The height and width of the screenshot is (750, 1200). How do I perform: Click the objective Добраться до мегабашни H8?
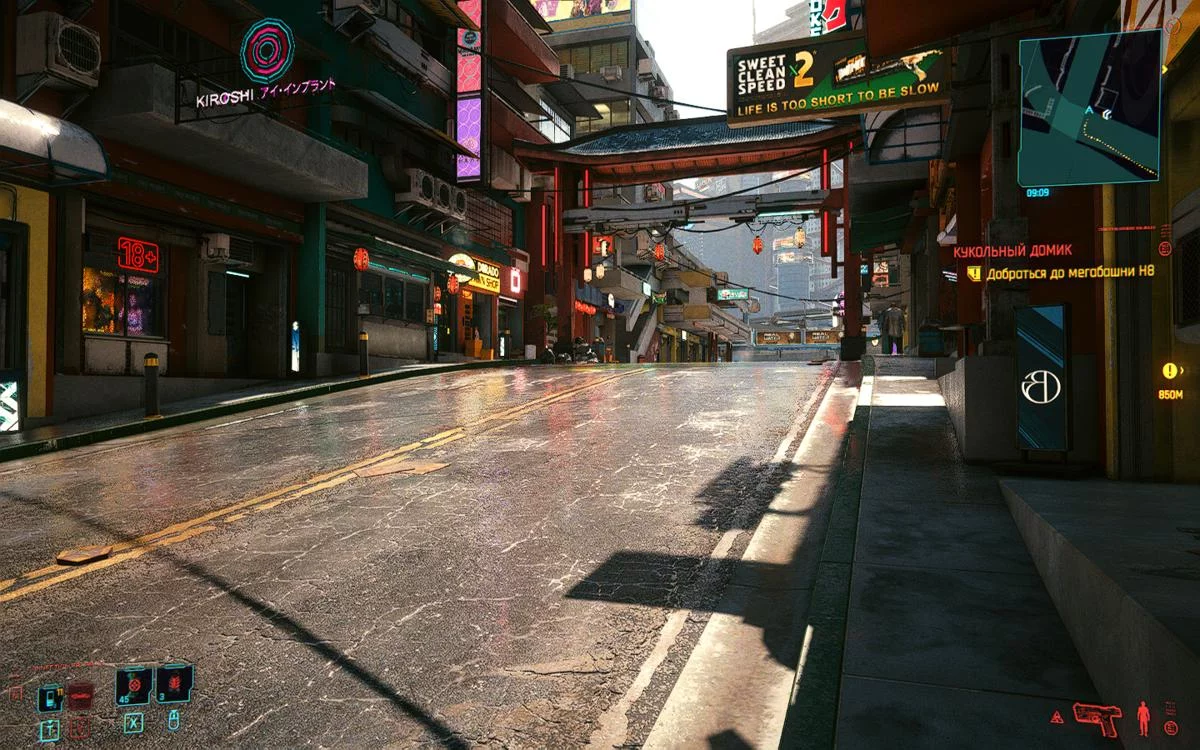[x=1069, y=273]
